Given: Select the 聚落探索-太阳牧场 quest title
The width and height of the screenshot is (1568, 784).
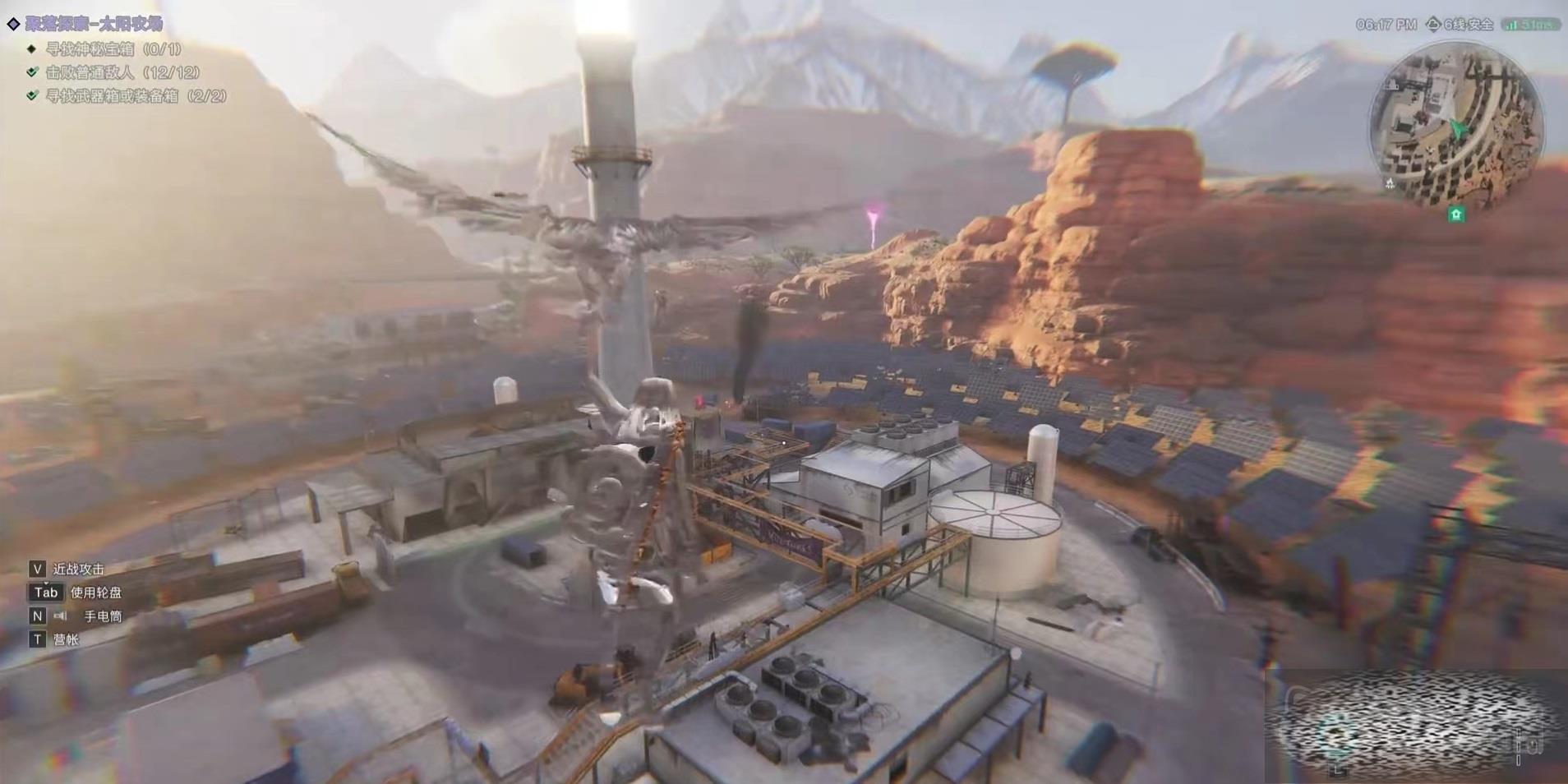Looking at the screenshot, I should tap(93, 24).
